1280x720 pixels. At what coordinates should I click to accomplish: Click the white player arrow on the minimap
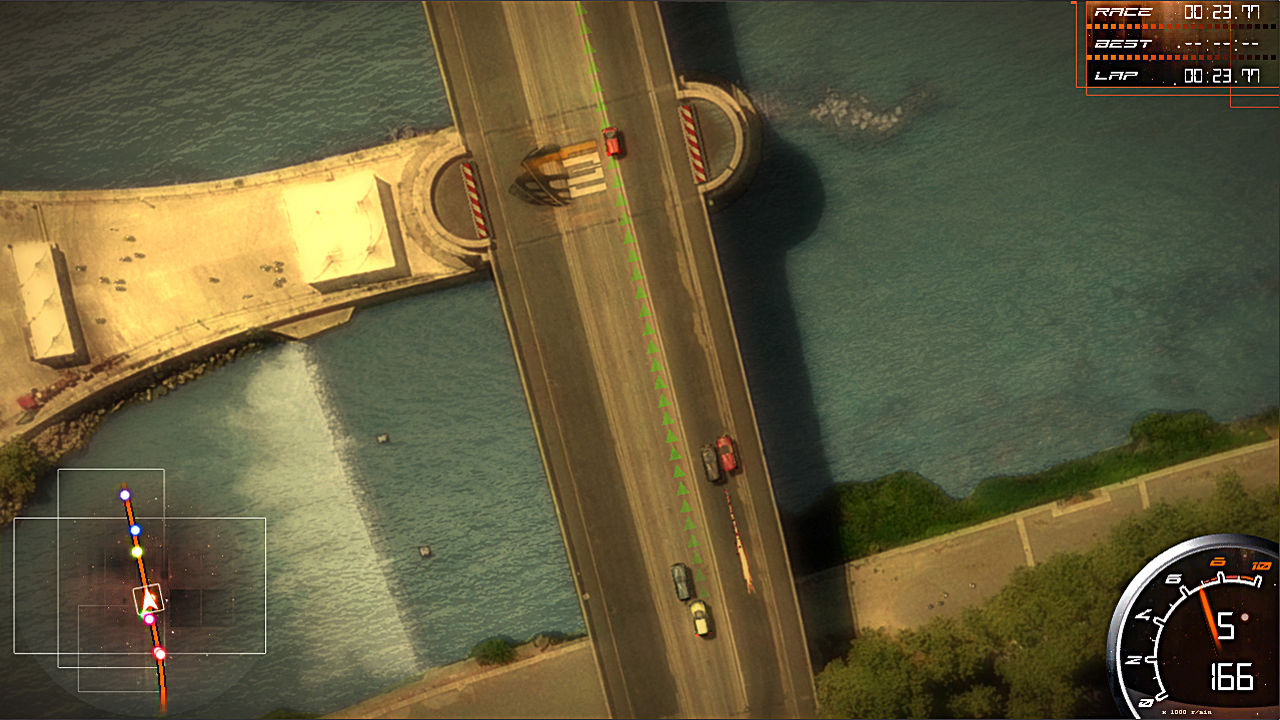pos(148,599)
